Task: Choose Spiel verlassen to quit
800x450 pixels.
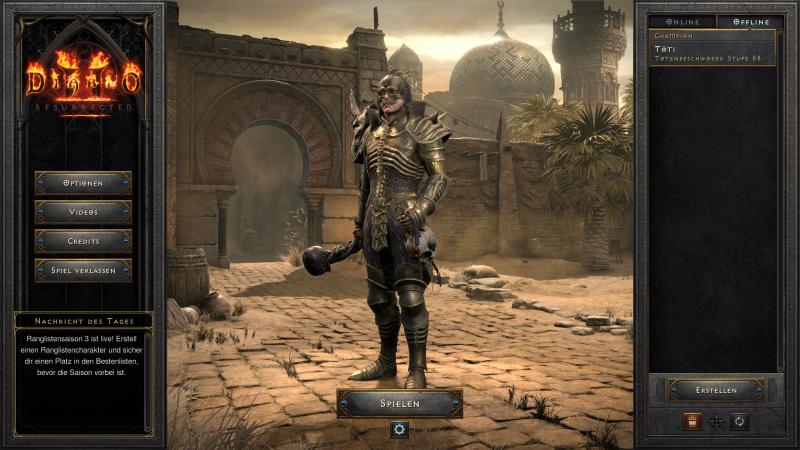Action: click(83, 270)
